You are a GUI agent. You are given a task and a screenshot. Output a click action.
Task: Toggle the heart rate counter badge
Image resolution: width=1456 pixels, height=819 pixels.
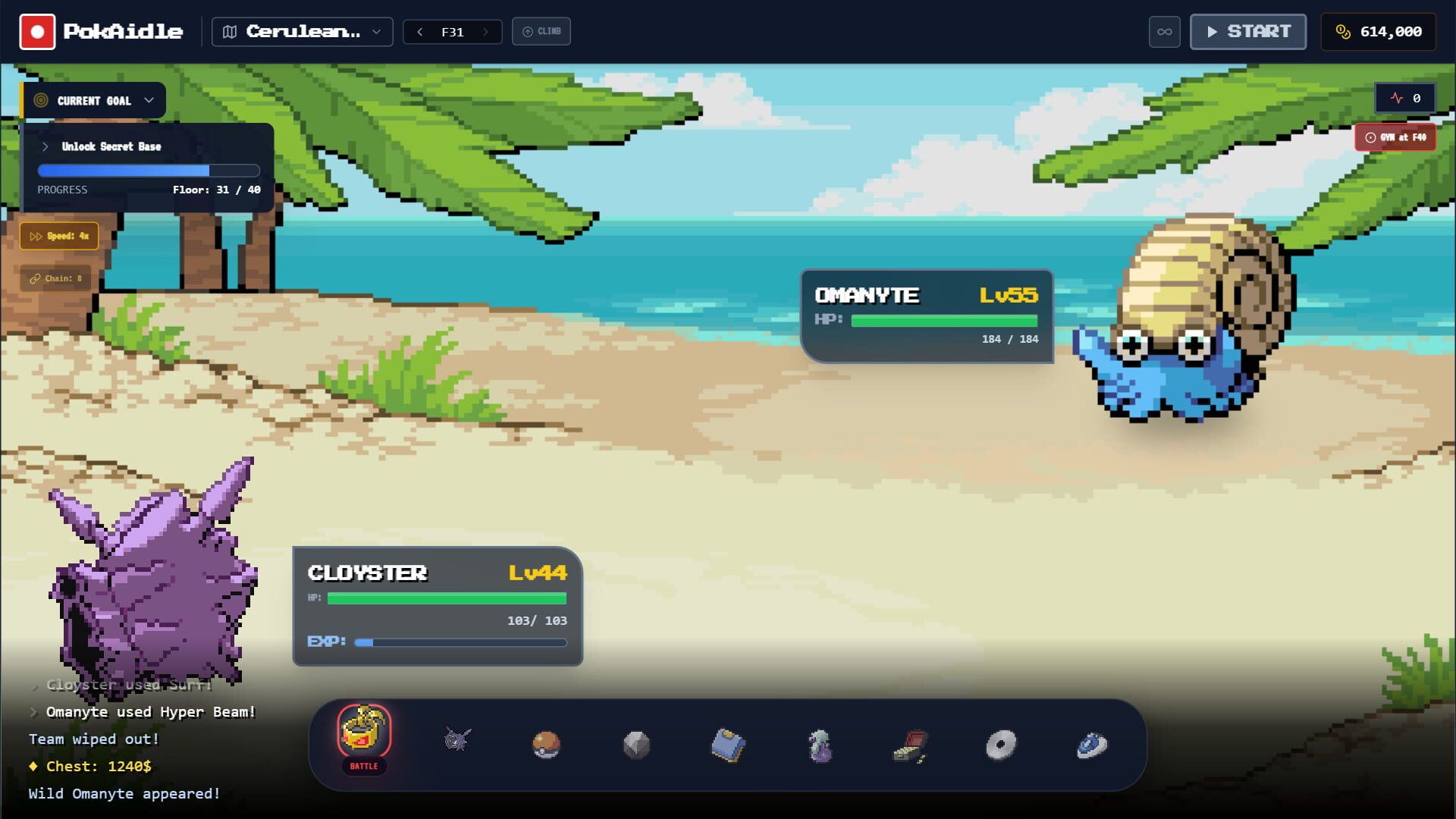coord(1405,98)
